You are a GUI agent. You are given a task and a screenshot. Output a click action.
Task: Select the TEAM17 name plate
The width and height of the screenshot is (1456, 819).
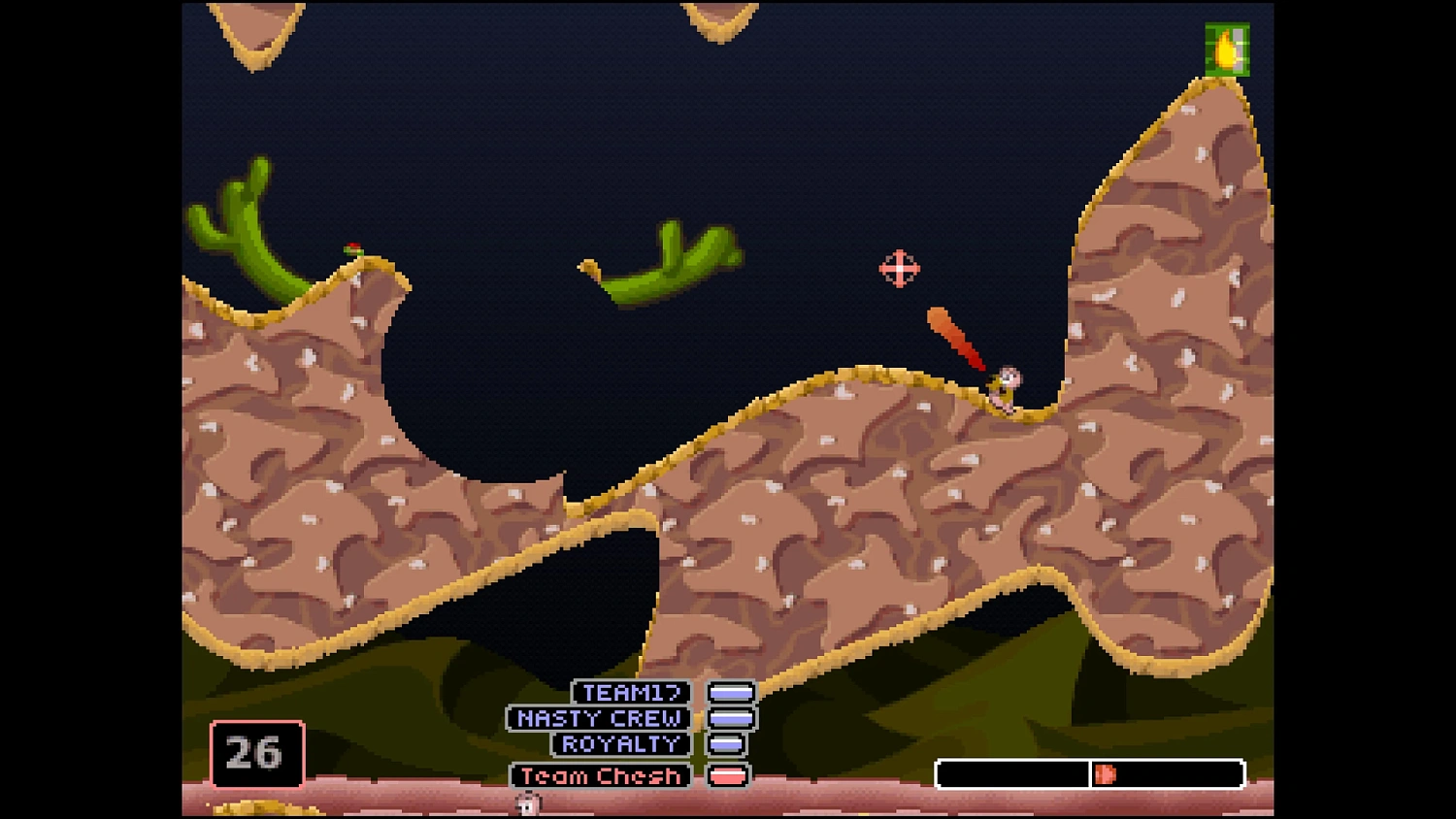(x=632, y=693)
